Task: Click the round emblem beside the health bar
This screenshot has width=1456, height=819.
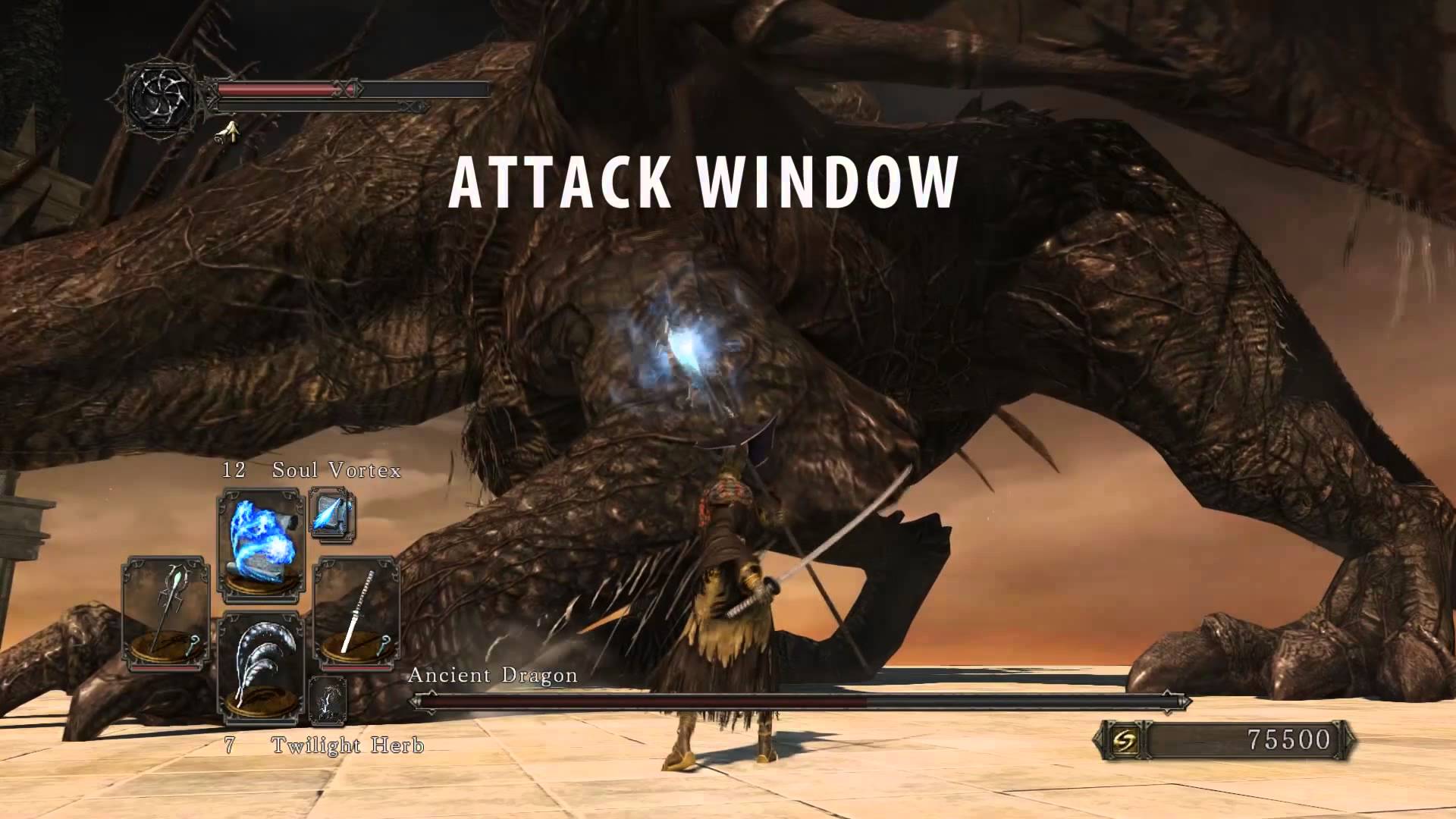Action: coord(162,96)
